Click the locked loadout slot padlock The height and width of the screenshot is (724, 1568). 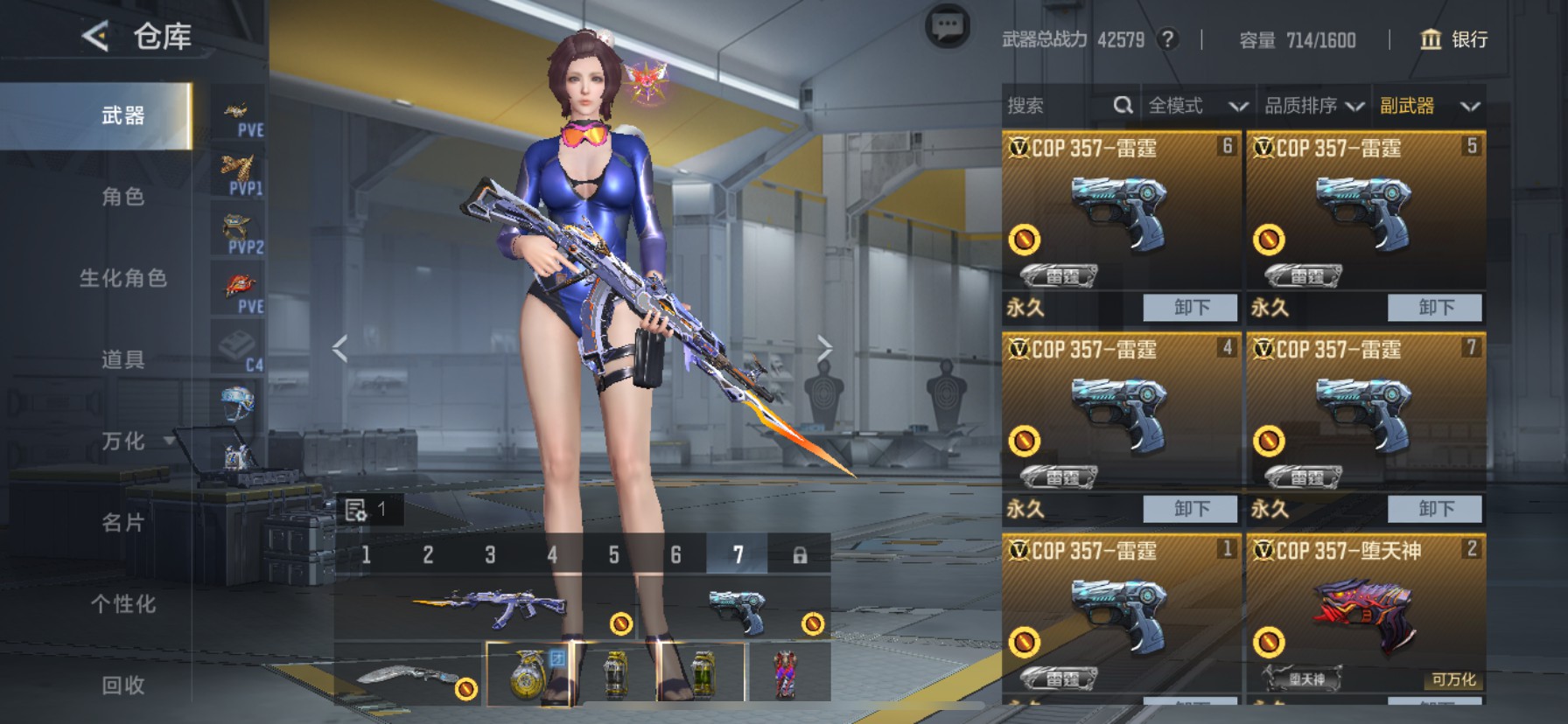799,555
